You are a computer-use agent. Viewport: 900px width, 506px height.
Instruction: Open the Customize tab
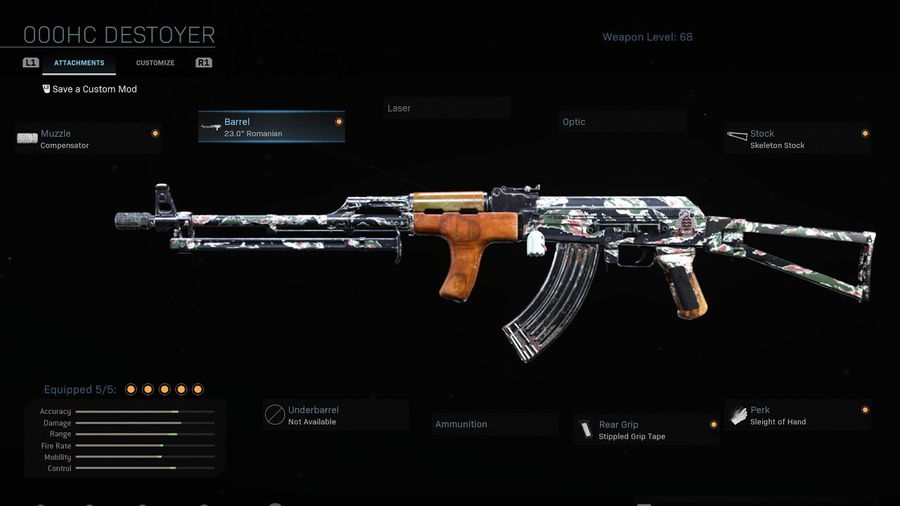tap(155, 63)
